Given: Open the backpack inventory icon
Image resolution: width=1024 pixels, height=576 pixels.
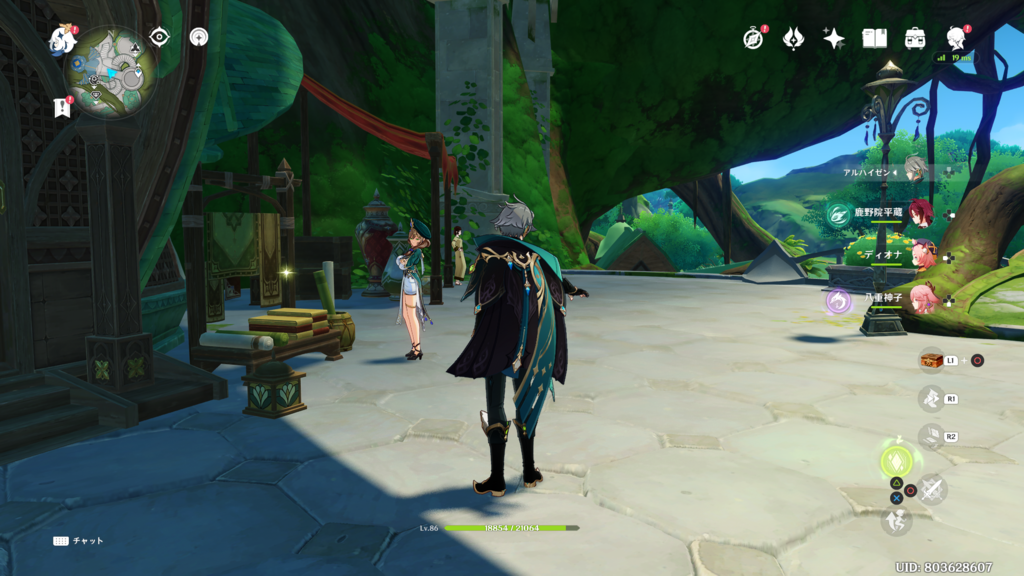Looking at the screenshot, I should tap(915, 38).
